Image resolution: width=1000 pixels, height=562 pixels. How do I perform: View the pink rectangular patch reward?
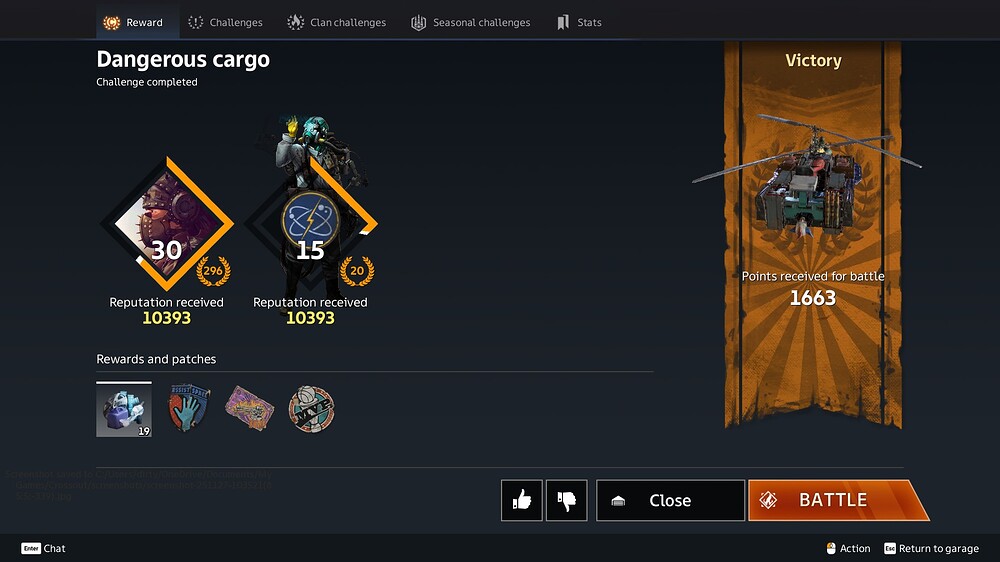(x=249, y=409)
